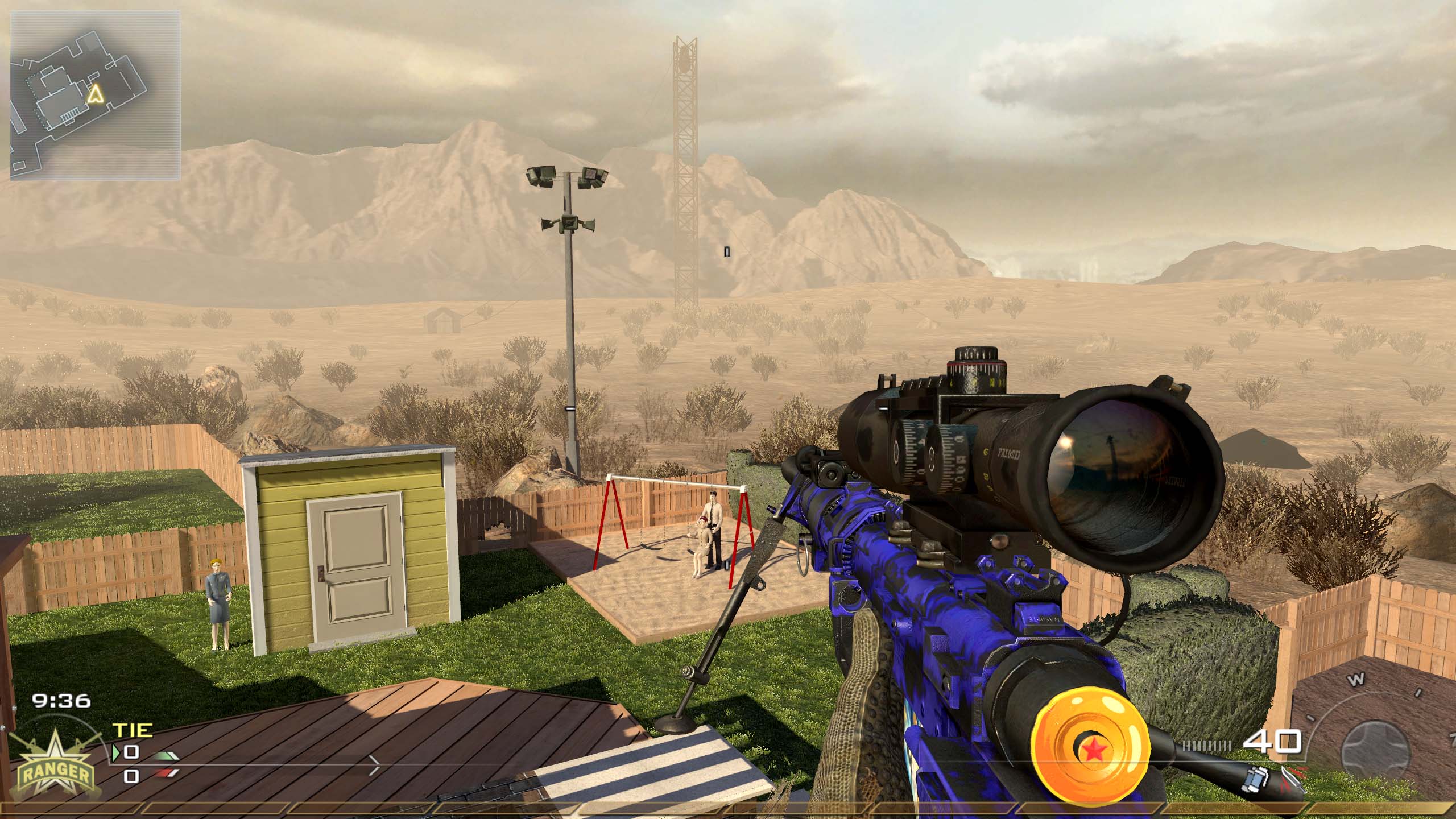The height and width of the screenshot is (819, 1456).
Task: Click the minimap in the corner
Action: tap(96, 96)
